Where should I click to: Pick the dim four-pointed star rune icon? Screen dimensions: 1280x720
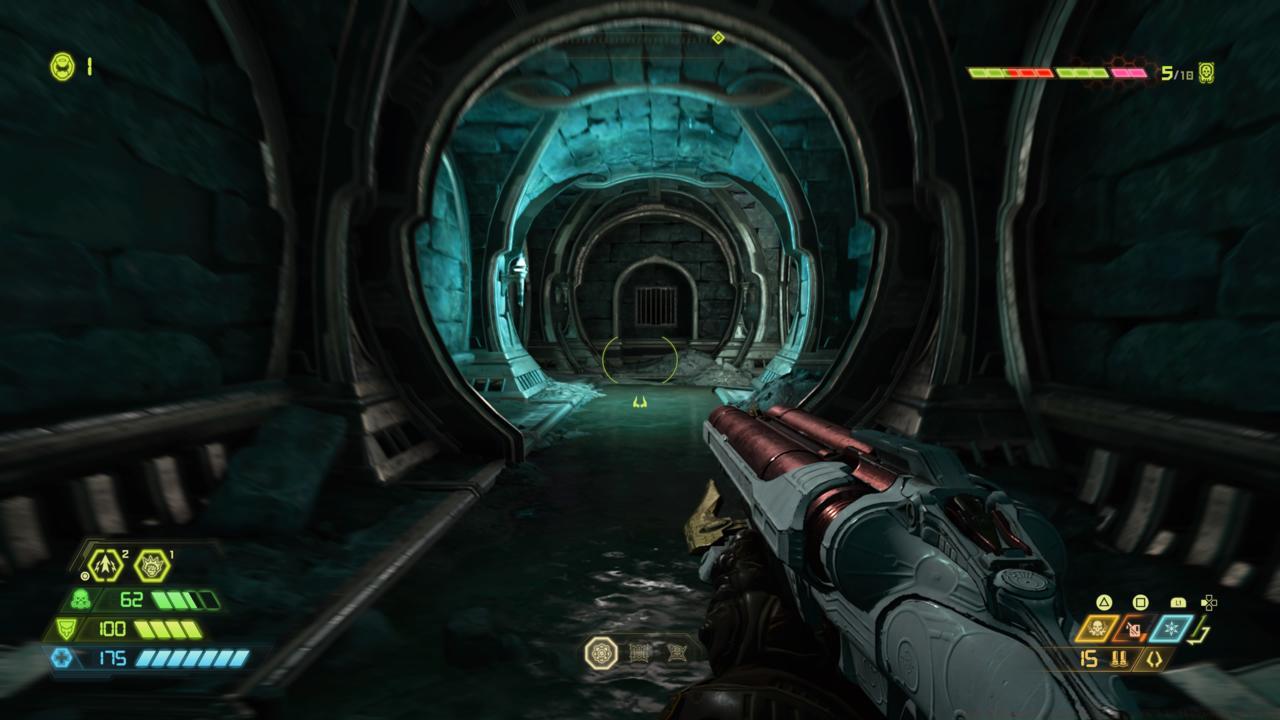[x=677, y=653]
